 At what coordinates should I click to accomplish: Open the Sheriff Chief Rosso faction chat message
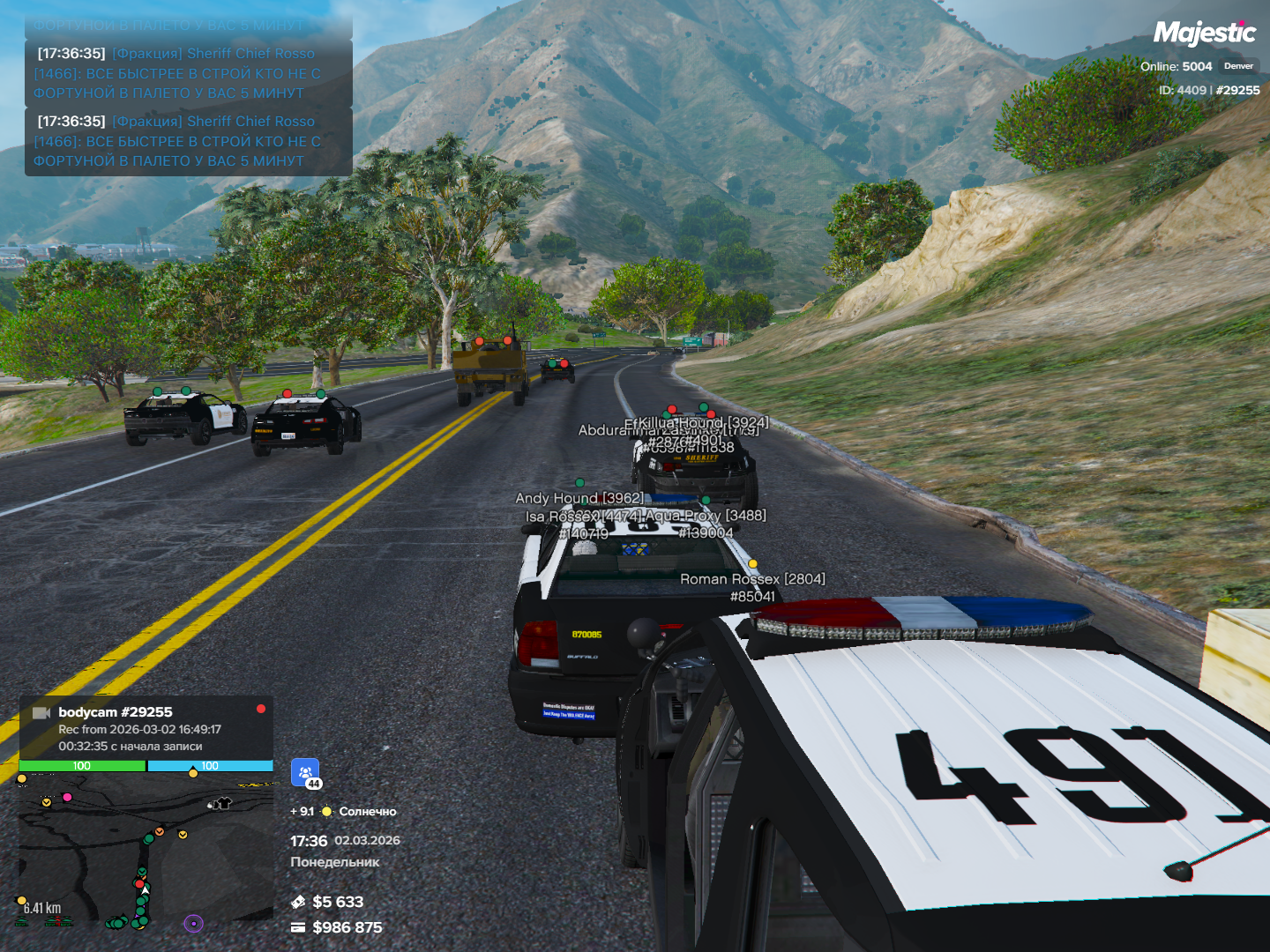click(187, 141)
